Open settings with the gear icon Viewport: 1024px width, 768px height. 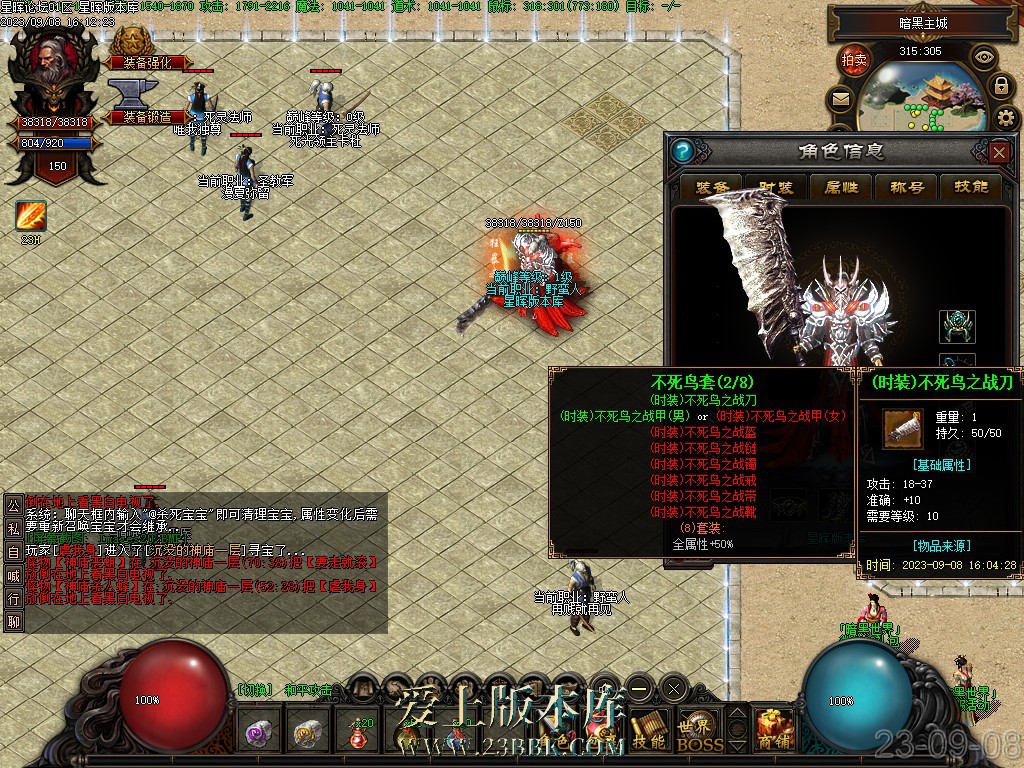(x=1007, y=119)
